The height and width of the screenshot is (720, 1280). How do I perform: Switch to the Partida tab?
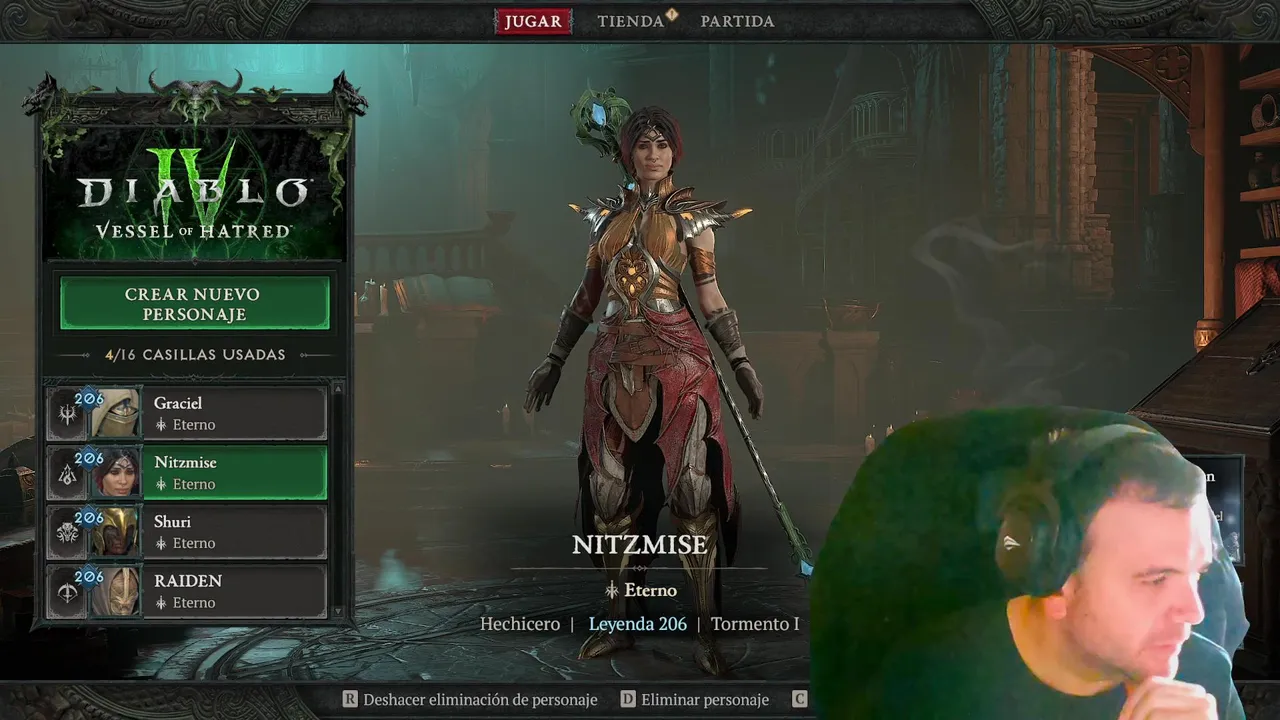[x=737, y=21]
